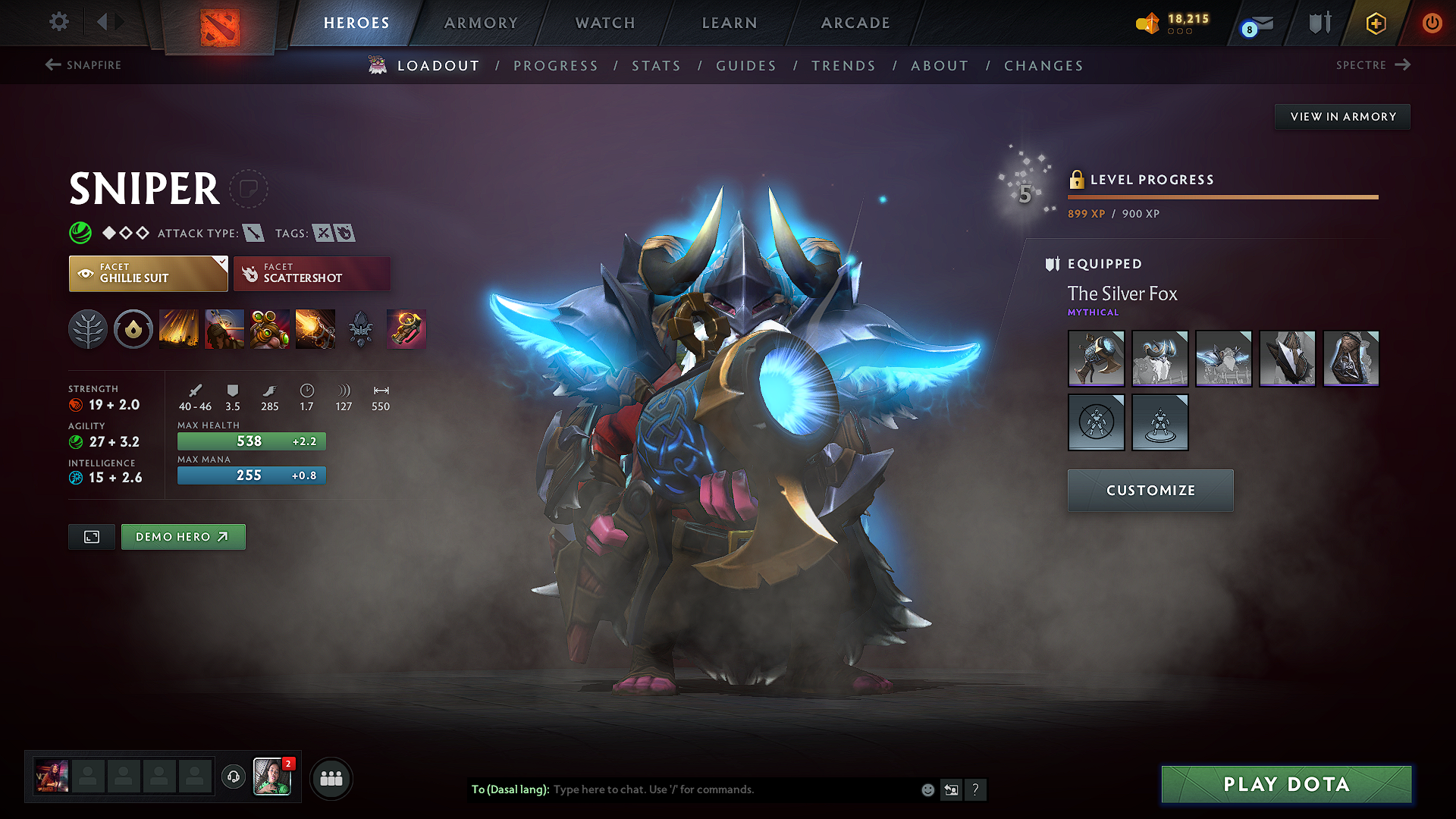Open Sniper's talent tree icon

pyautogui.click(x=88, y=328)
